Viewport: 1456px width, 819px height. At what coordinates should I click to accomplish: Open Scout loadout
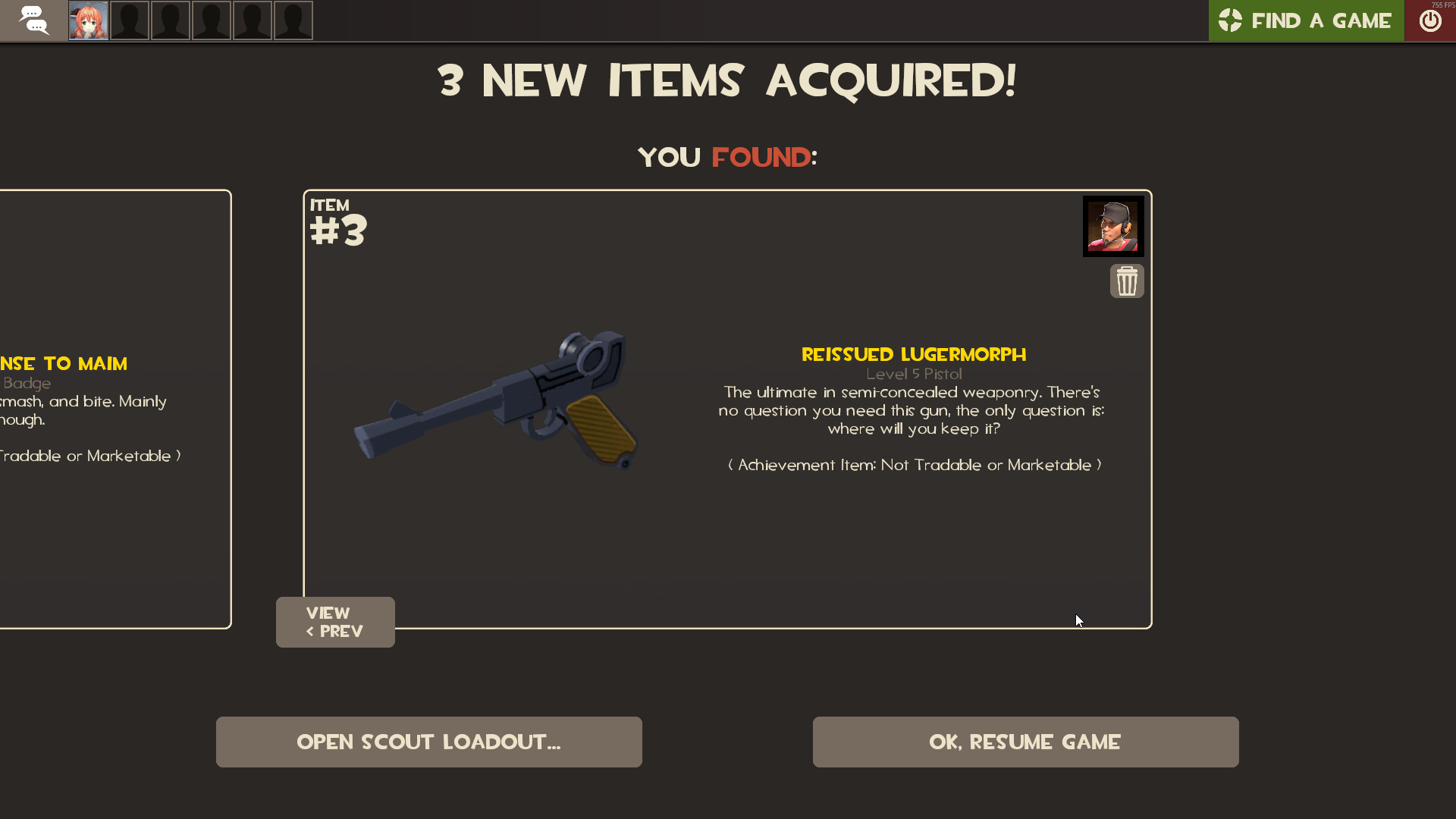428,742
